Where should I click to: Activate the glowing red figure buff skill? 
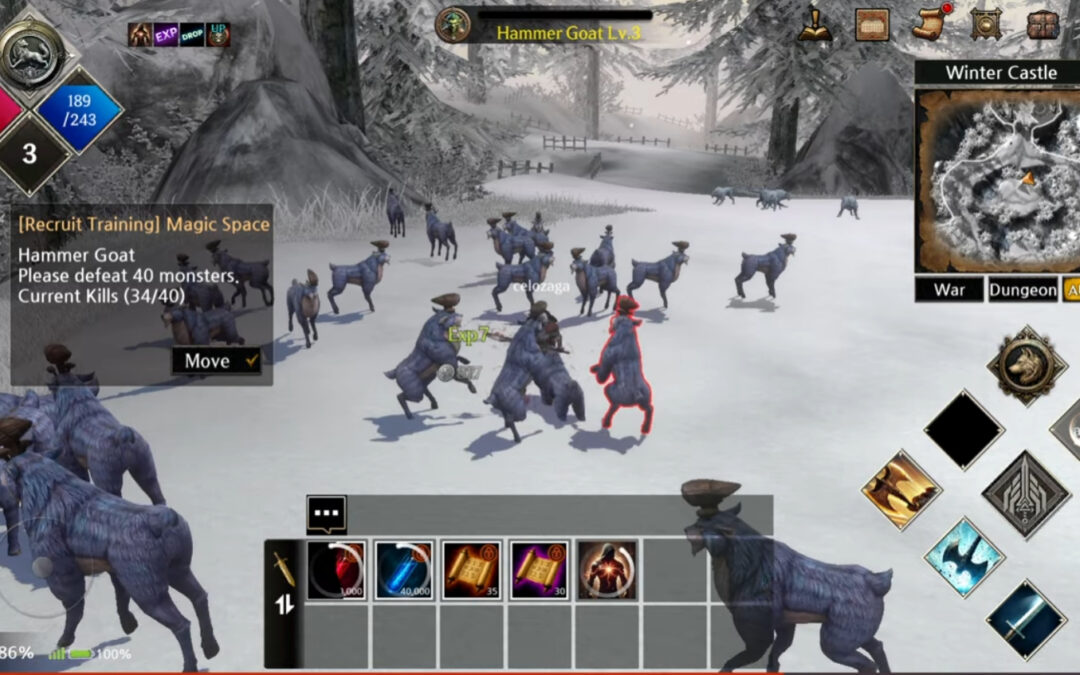point(607,570)
